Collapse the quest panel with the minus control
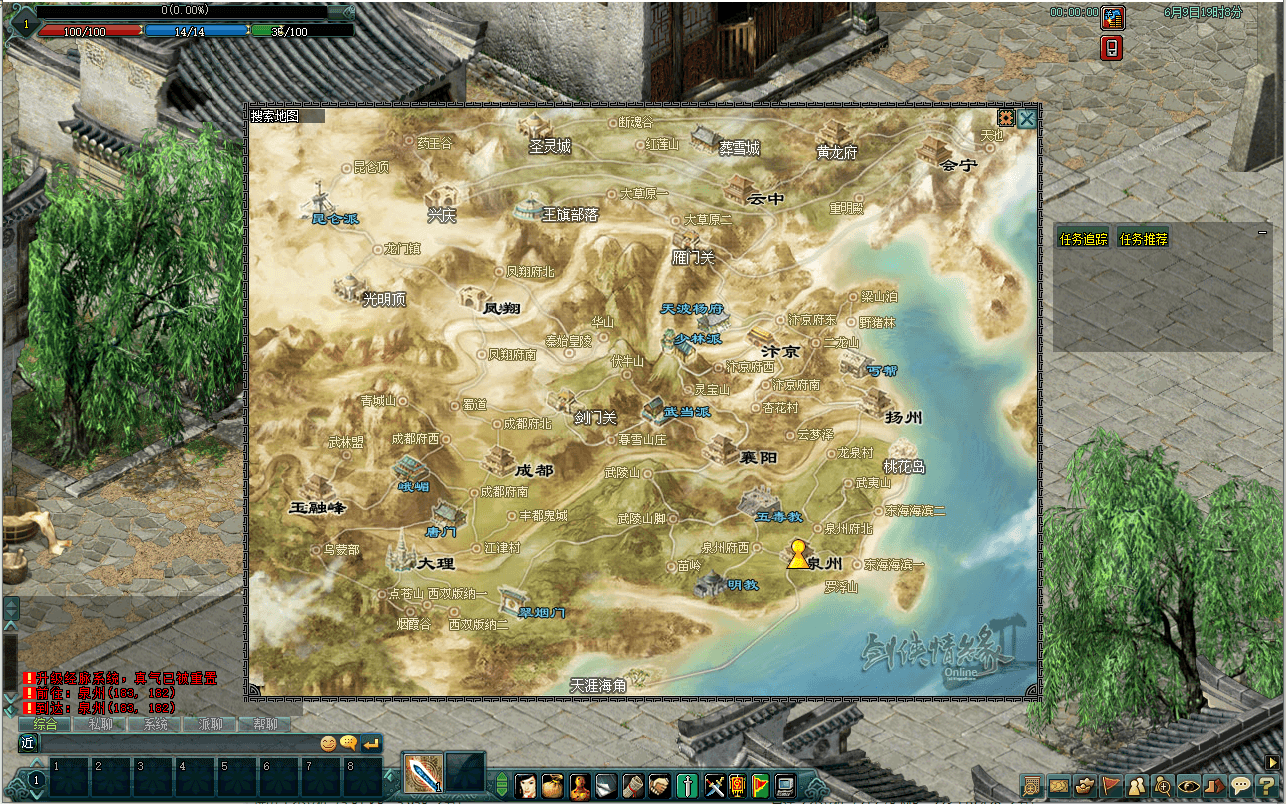The width and height of the screenshot is (1286, 804). [x=1262, y=232]
